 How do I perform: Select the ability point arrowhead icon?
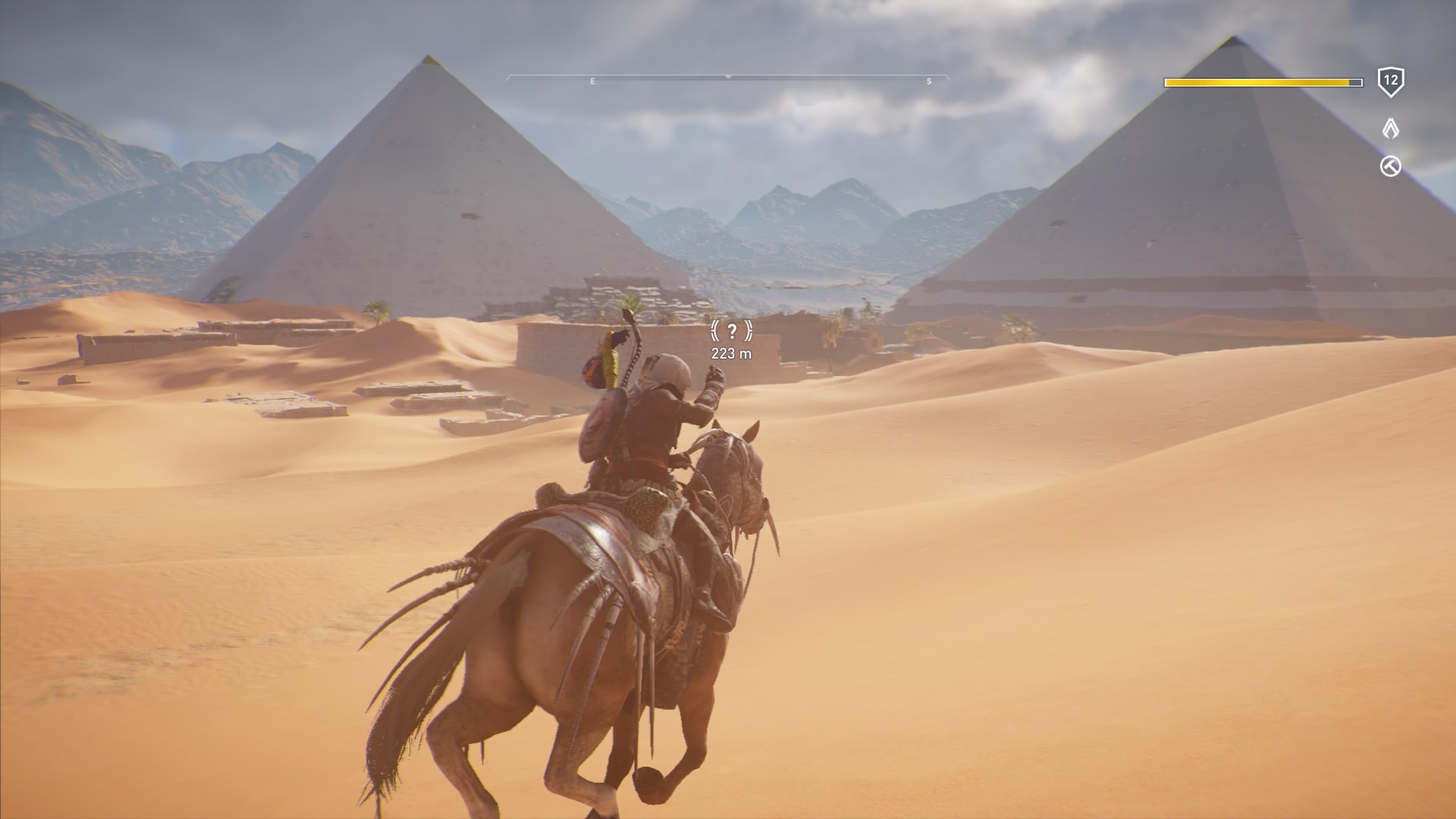1390,128
